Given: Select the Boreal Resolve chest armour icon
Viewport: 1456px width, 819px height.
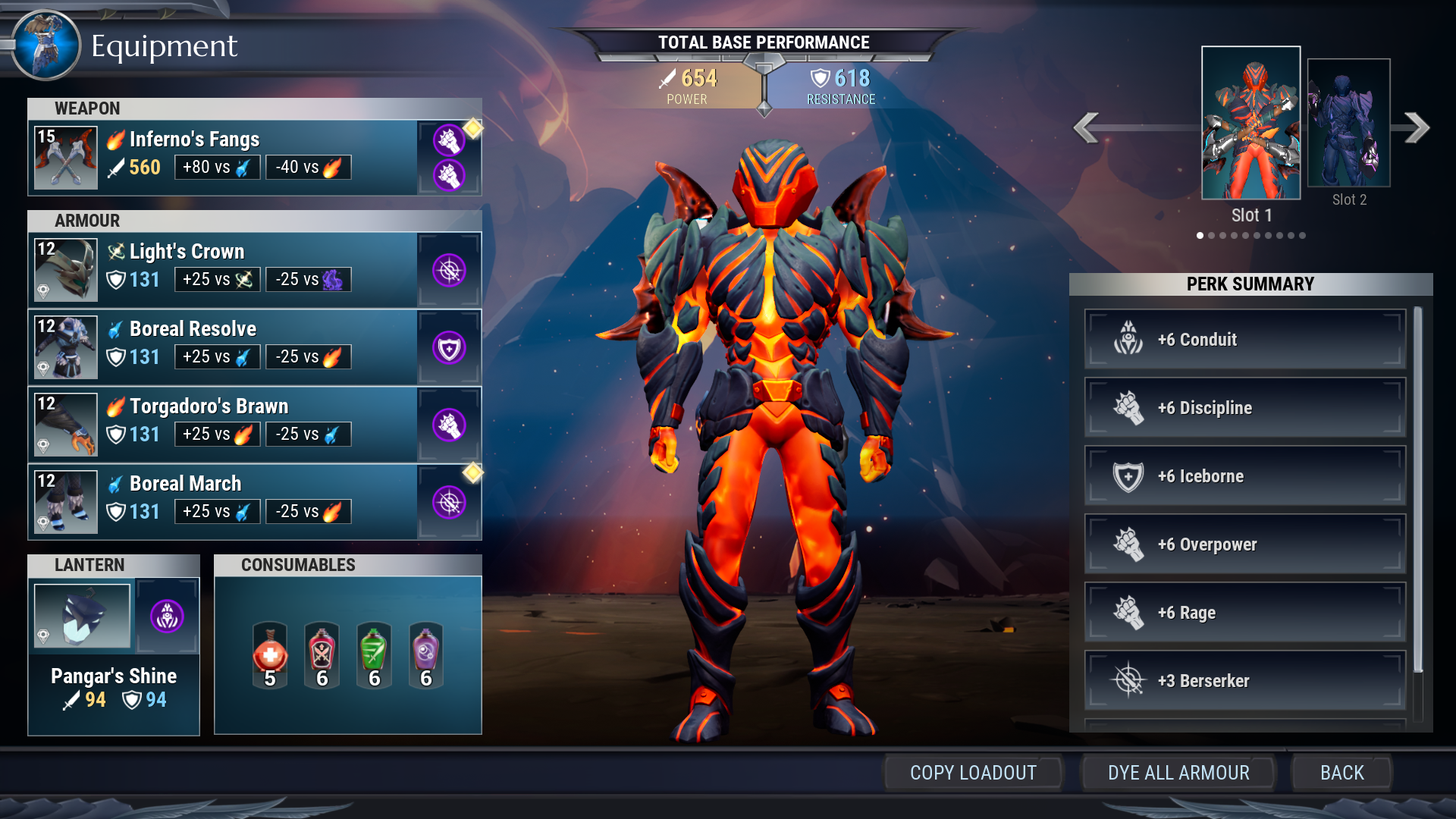Looking at the screenshot, I should click(x=65, y=347).
